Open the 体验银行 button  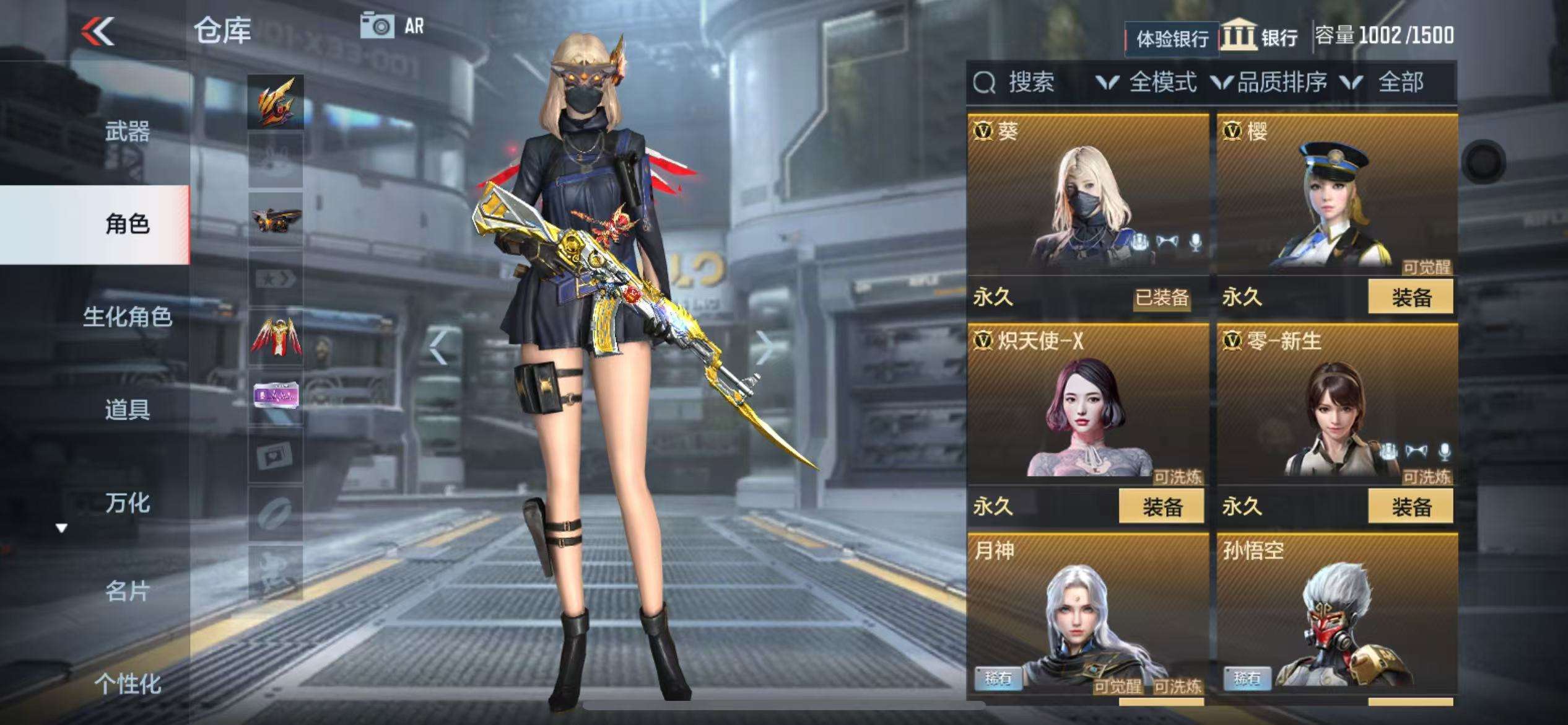pyautogui.click(x=1172, y=39)
